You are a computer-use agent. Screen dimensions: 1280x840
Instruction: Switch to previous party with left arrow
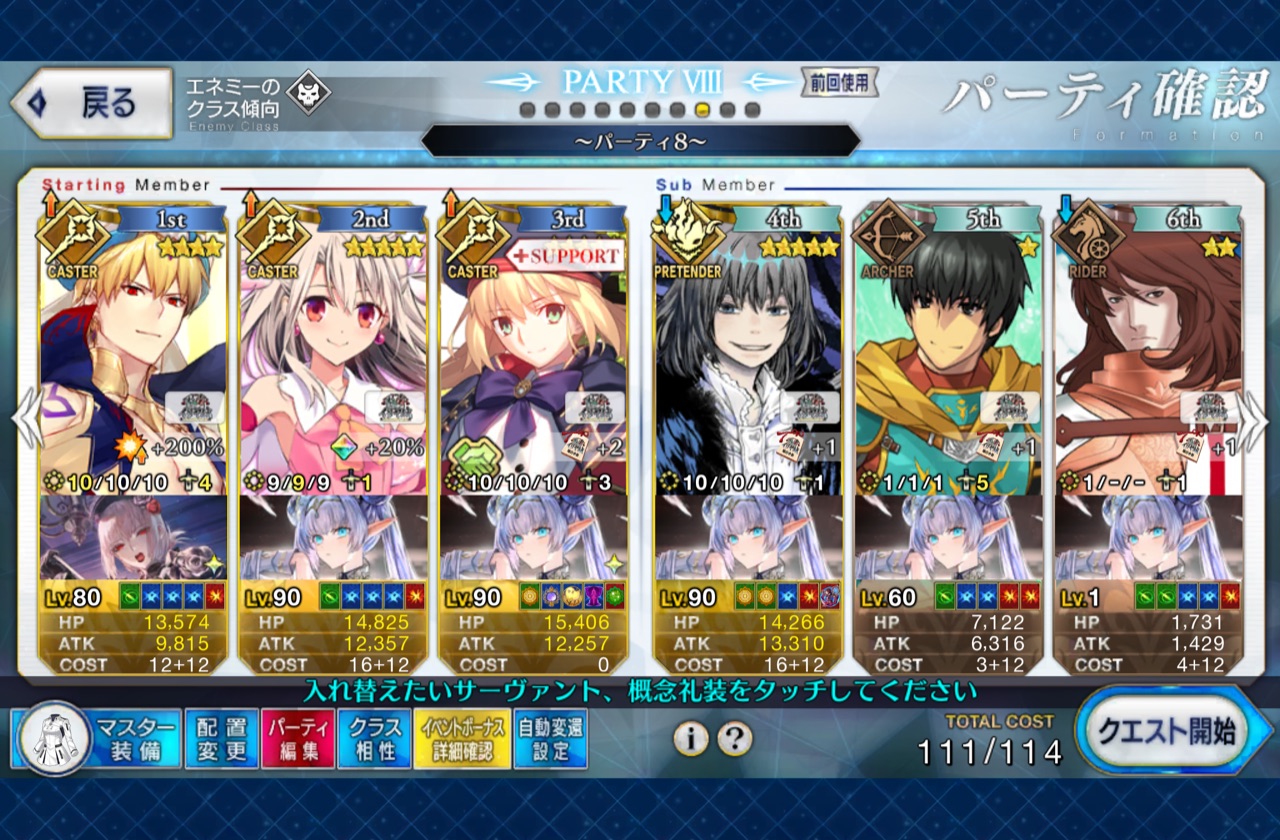[x=26, y=418]
